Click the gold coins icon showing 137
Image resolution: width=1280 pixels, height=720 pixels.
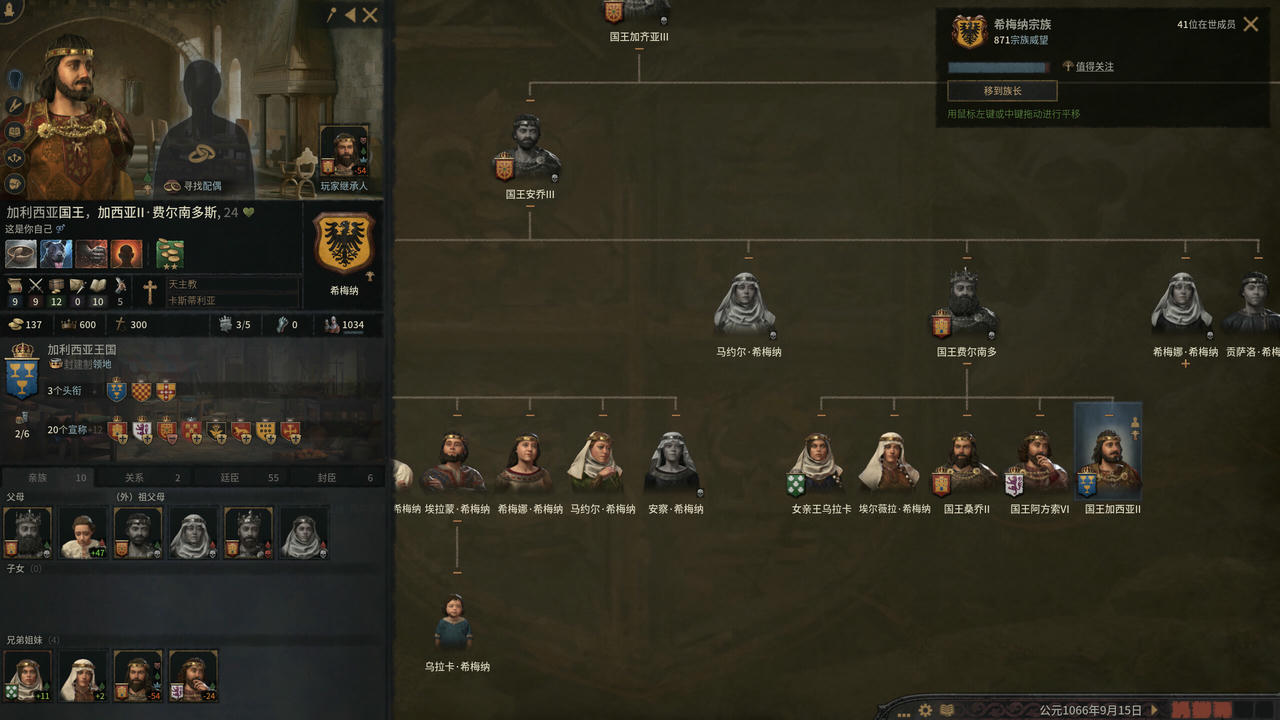click(x=17, y=324)
